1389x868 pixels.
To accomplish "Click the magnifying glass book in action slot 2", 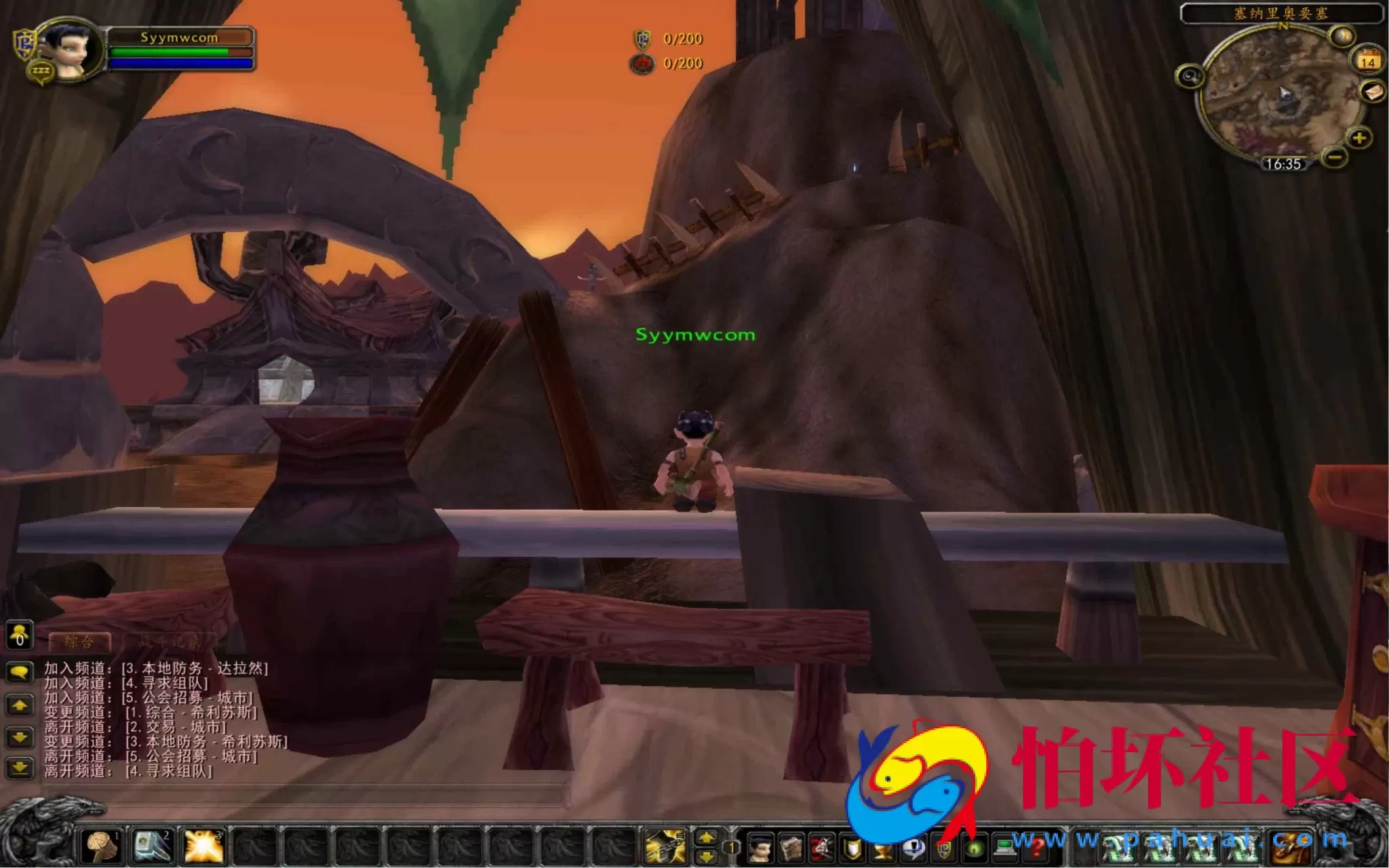I will point(152,848).
